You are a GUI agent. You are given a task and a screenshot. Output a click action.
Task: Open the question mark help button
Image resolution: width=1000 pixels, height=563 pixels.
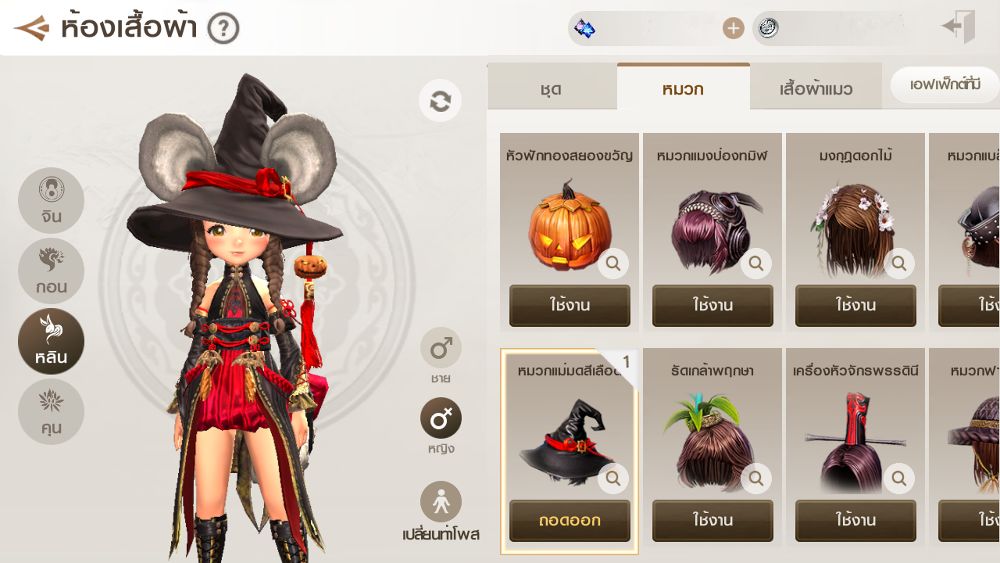[223, 28]
